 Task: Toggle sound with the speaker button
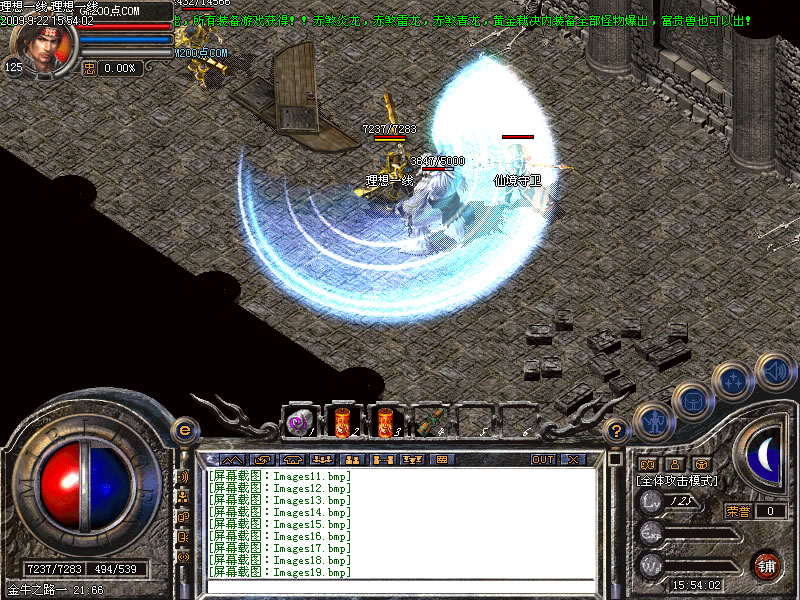775,371
